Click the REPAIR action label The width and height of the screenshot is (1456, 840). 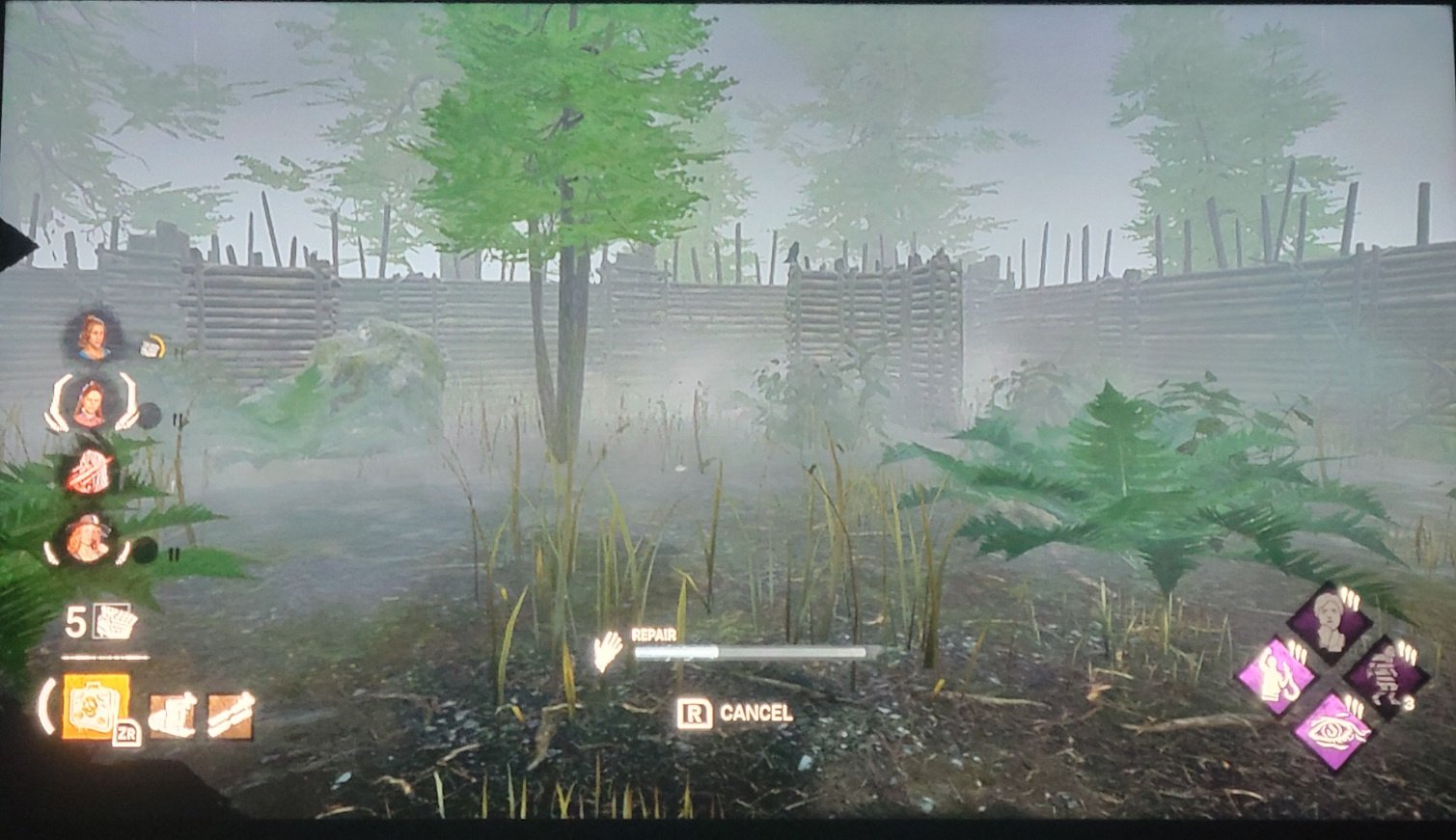pos(652,635)
